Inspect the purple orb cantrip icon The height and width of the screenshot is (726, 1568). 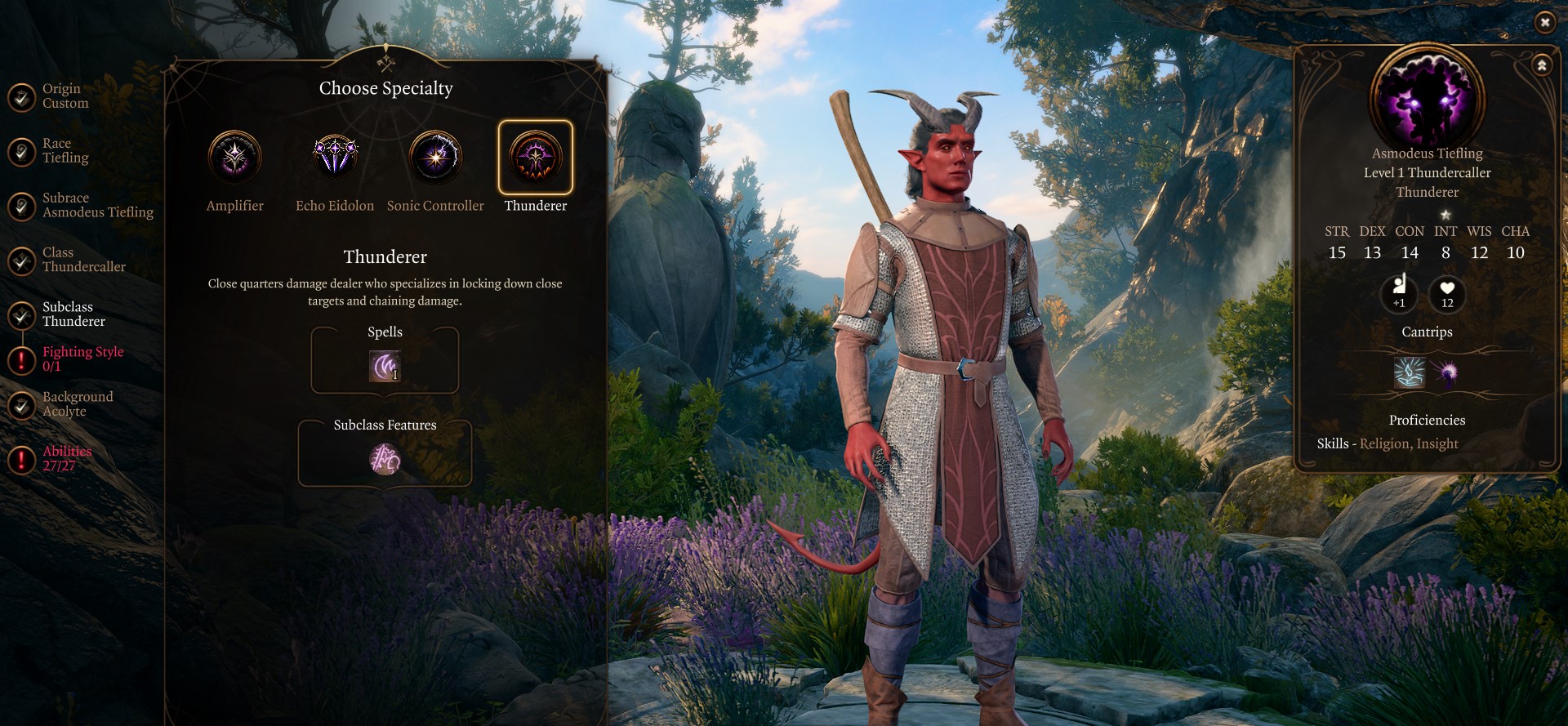coord(1446,373)
